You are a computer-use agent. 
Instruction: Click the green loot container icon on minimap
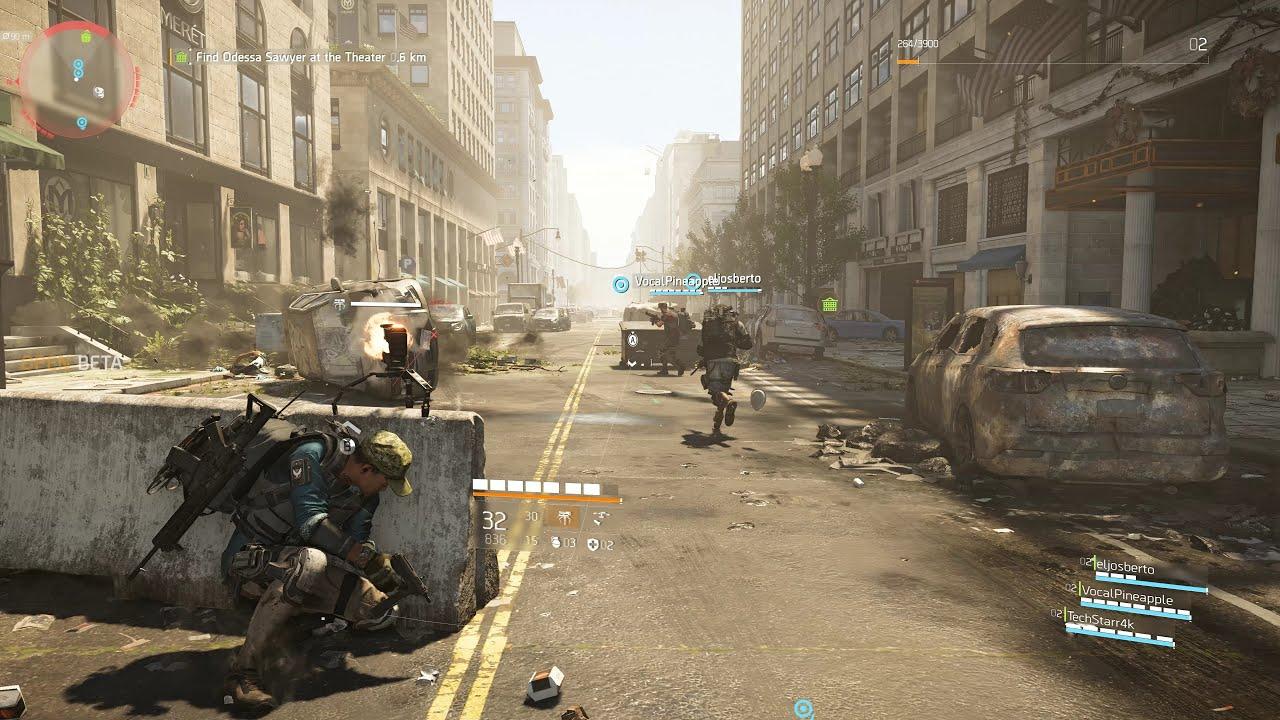(x=87, y=37)
